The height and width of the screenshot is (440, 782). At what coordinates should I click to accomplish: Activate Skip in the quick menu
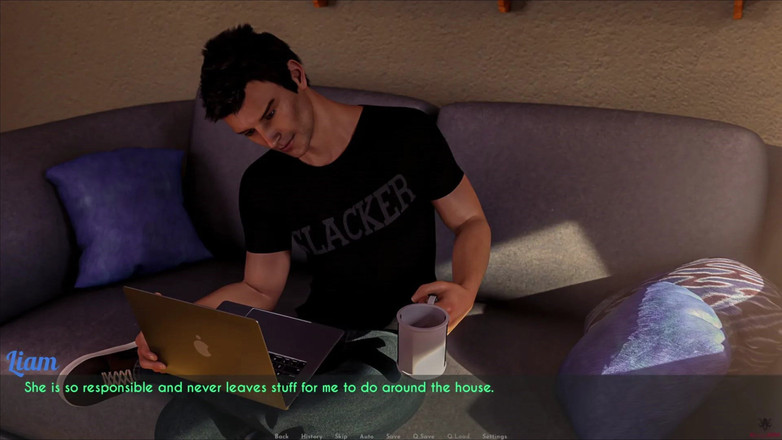click(x=341, y=436)
